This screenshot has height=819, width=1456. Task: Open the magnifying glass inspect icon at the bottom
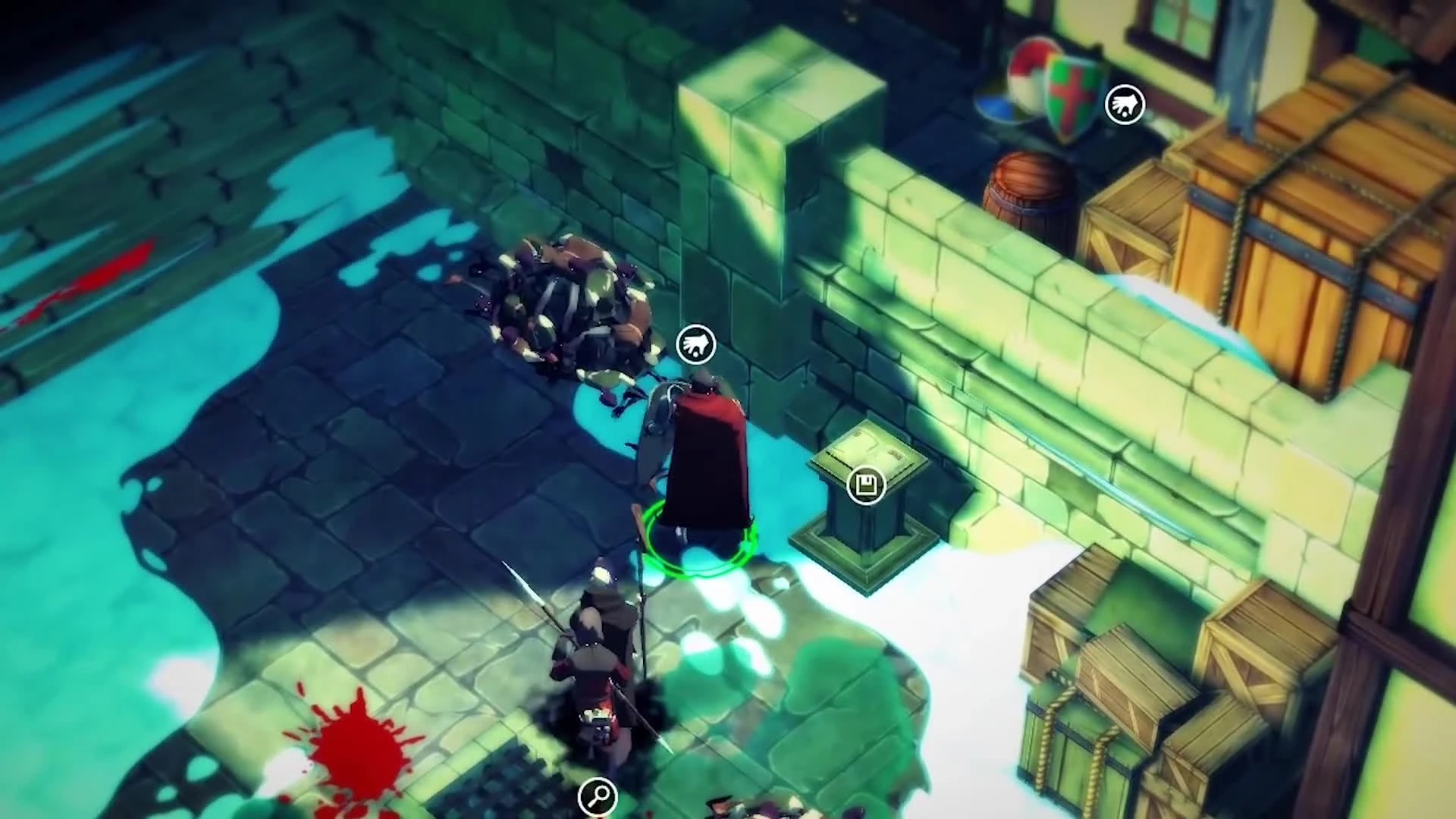pyautogui.click(x=598, y=796)
